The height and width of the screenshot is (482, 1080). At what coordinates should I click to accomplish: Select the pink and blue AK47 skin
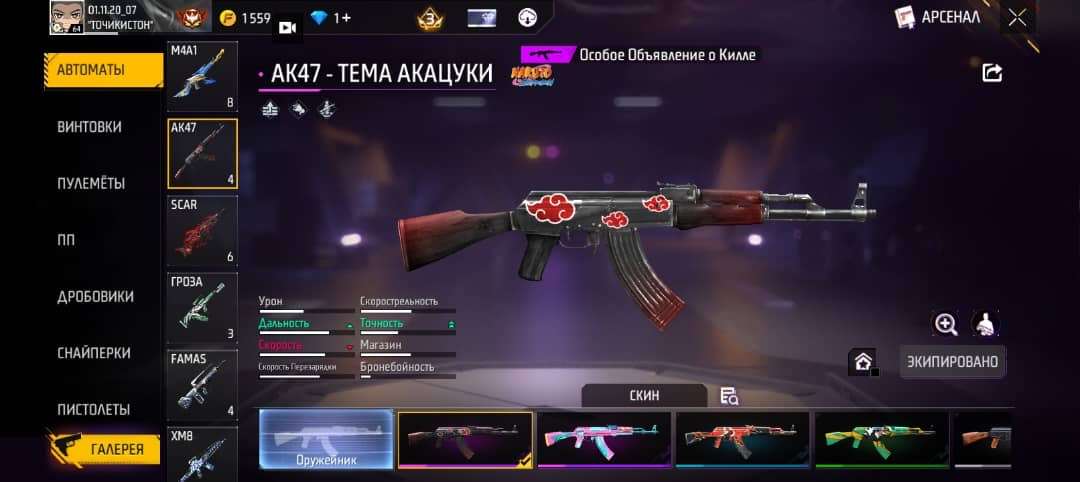(603, 440)
